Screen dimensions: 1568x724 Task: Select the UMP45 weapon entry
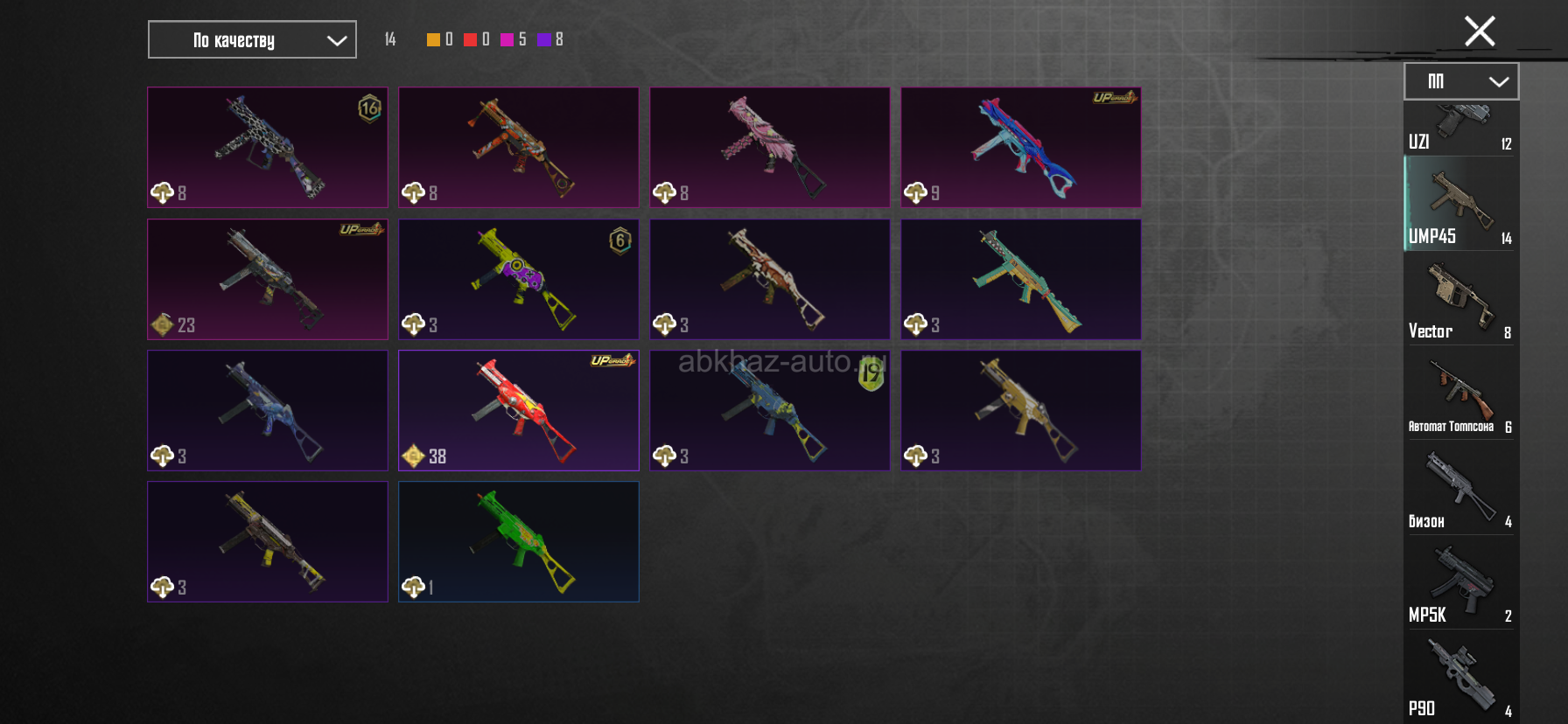pos(1460,204)
